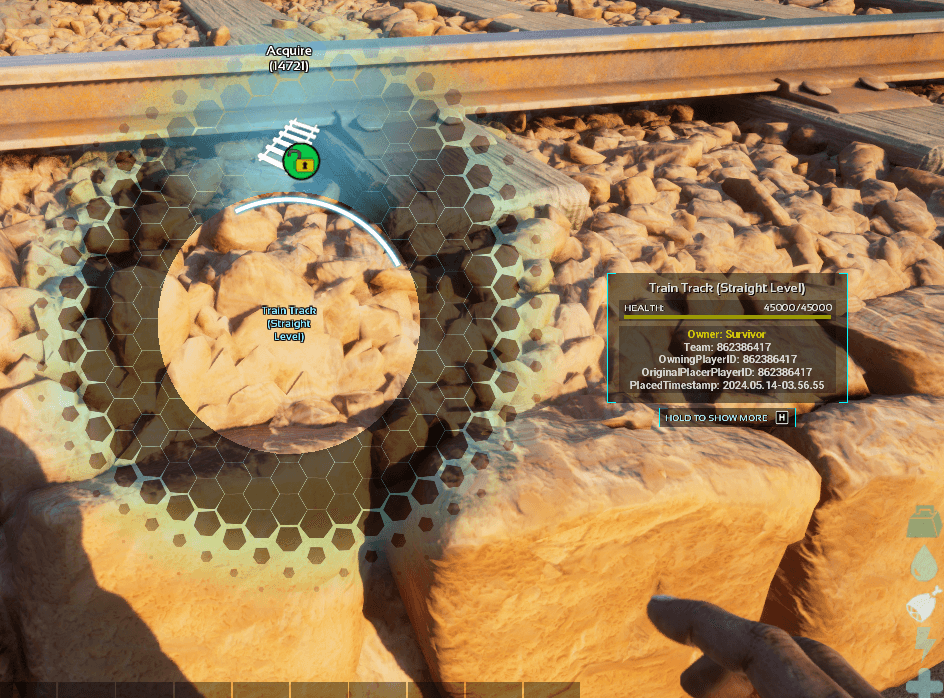Click the Train Track (Straight Level) wheel center
Image resolution: width=944 pixels, height=698 pixels.
tap(288, 323)
